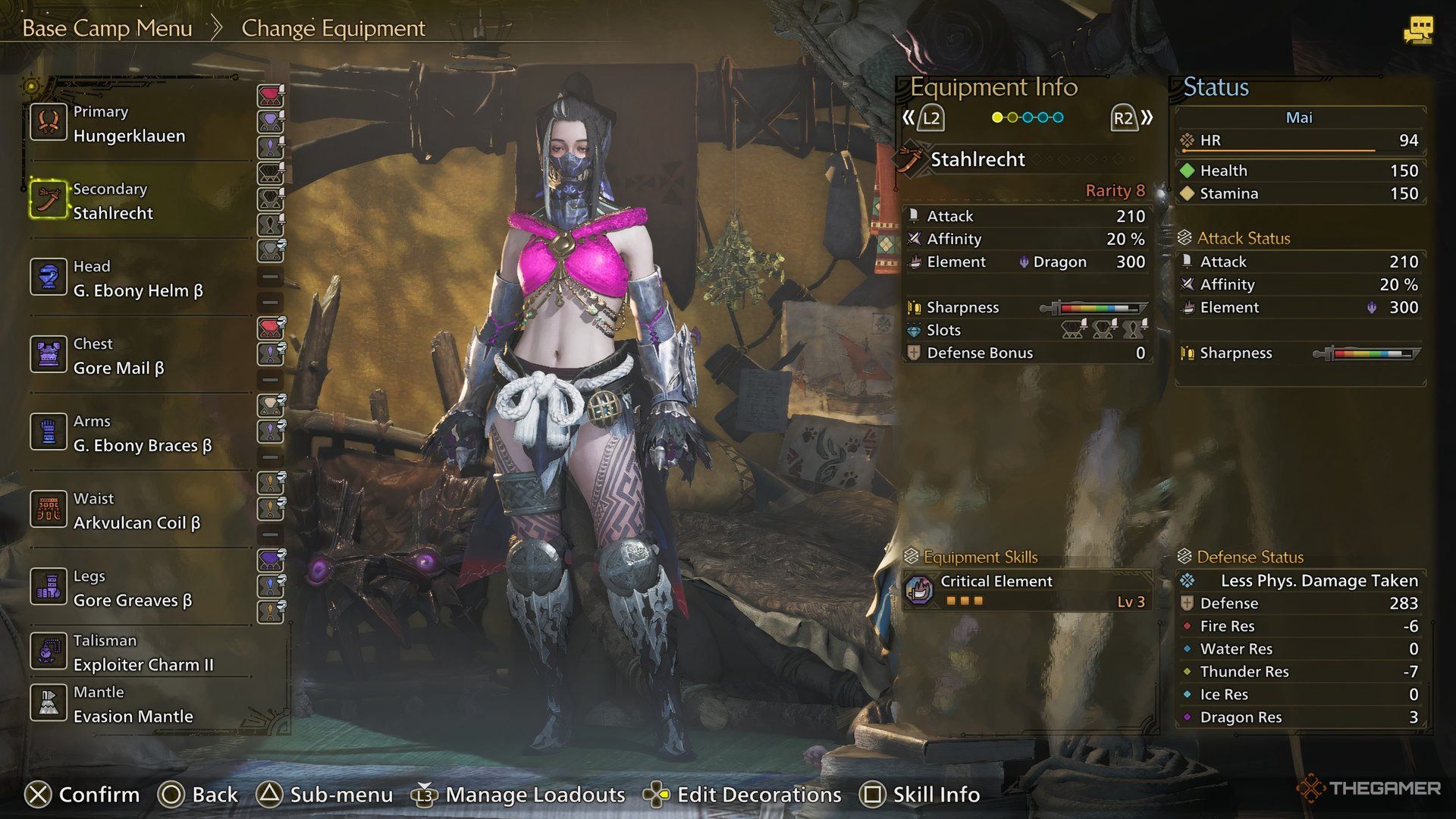Open the Talisman Exploiter Charm II slot
This screenshot has height=819, width=1456.
pyautogui.click(x=143, y=653)
